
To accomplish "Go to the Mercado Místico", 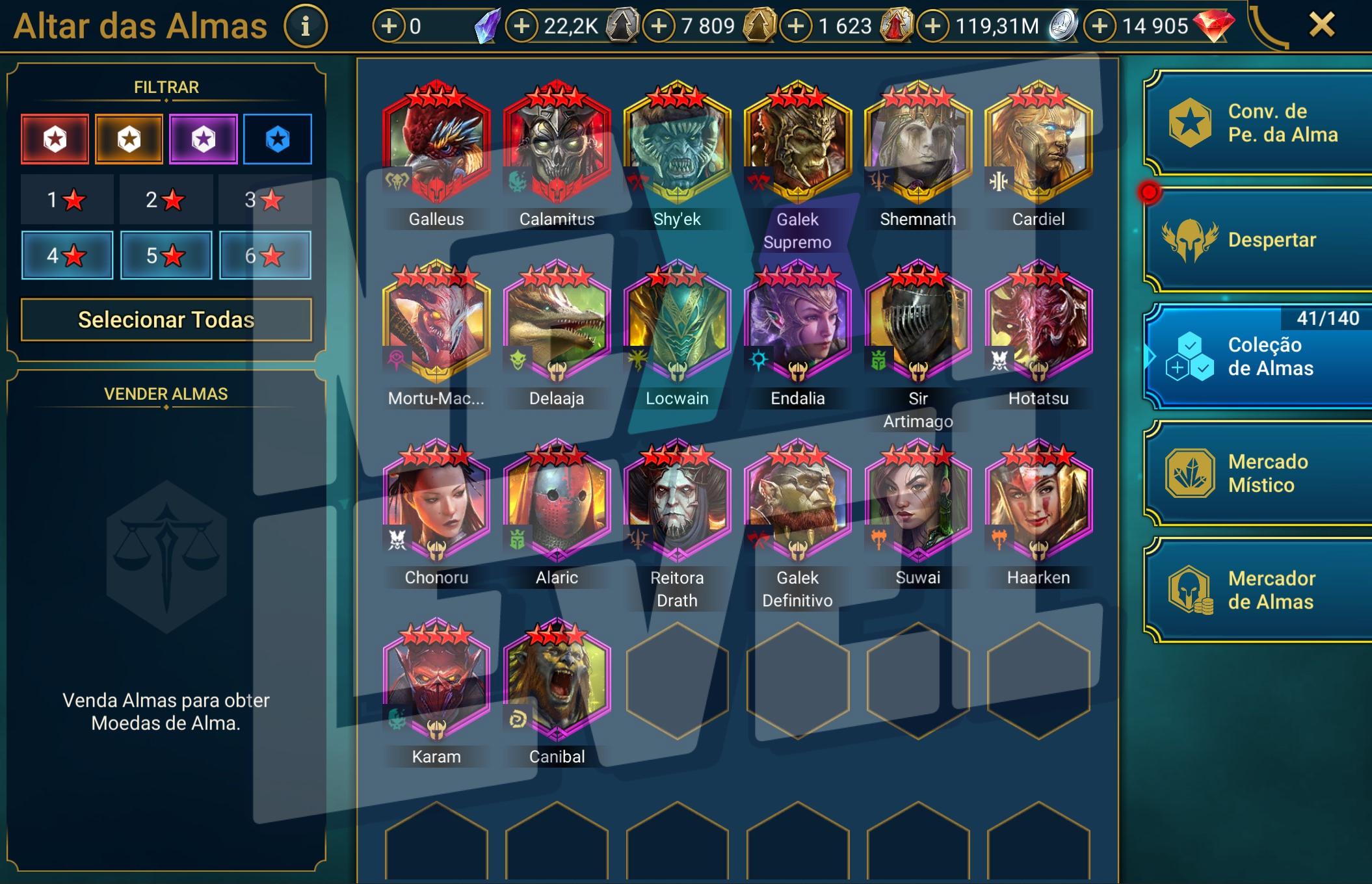I will tap(1258, 473).
